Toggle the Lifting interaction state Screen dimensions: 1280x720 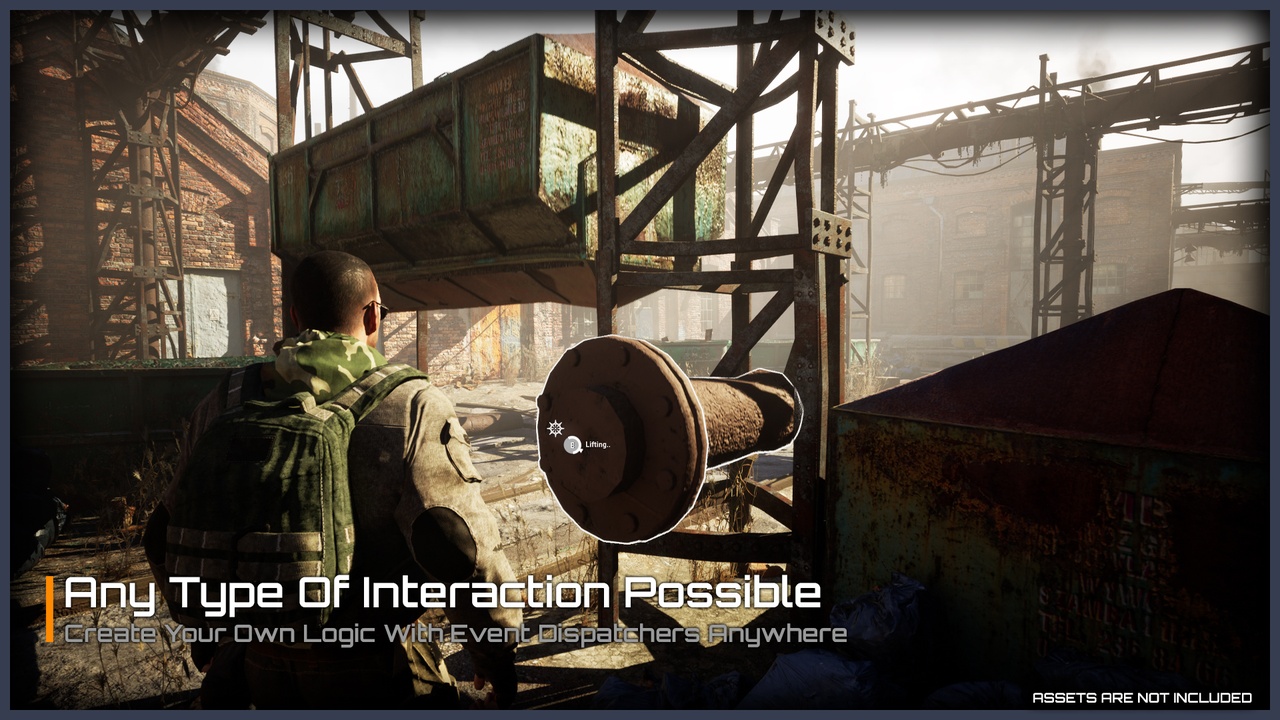tap(597, 444)
